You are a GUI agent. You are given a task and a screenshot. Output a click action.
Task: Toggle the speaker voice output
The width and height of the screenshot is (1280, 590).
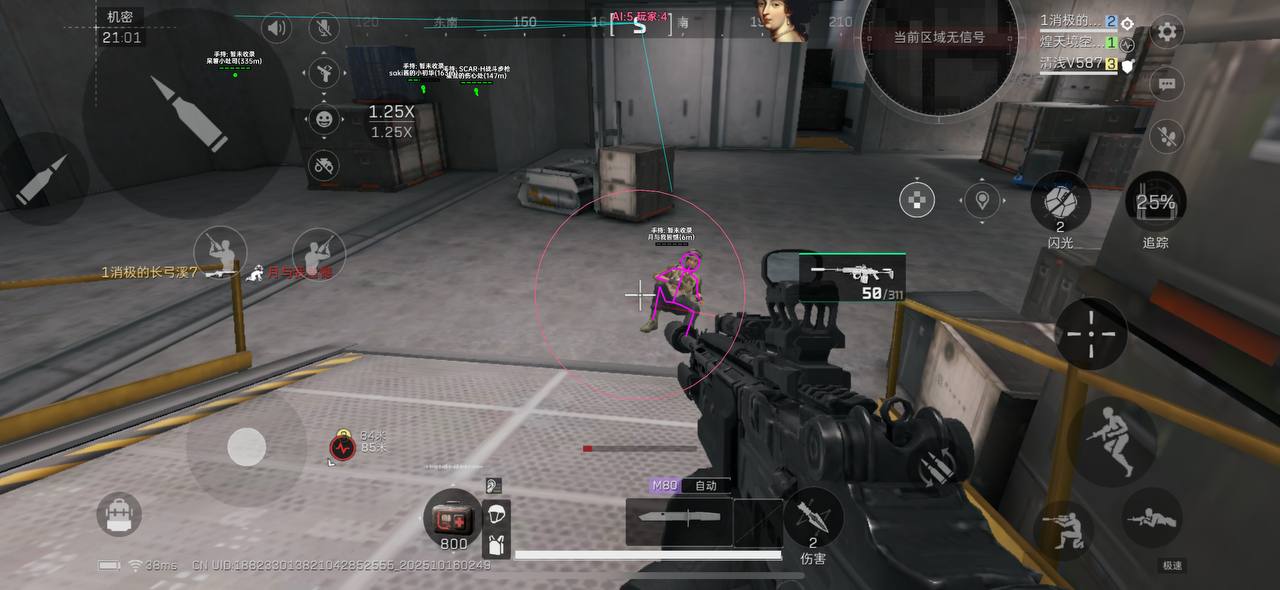(276, 28)
